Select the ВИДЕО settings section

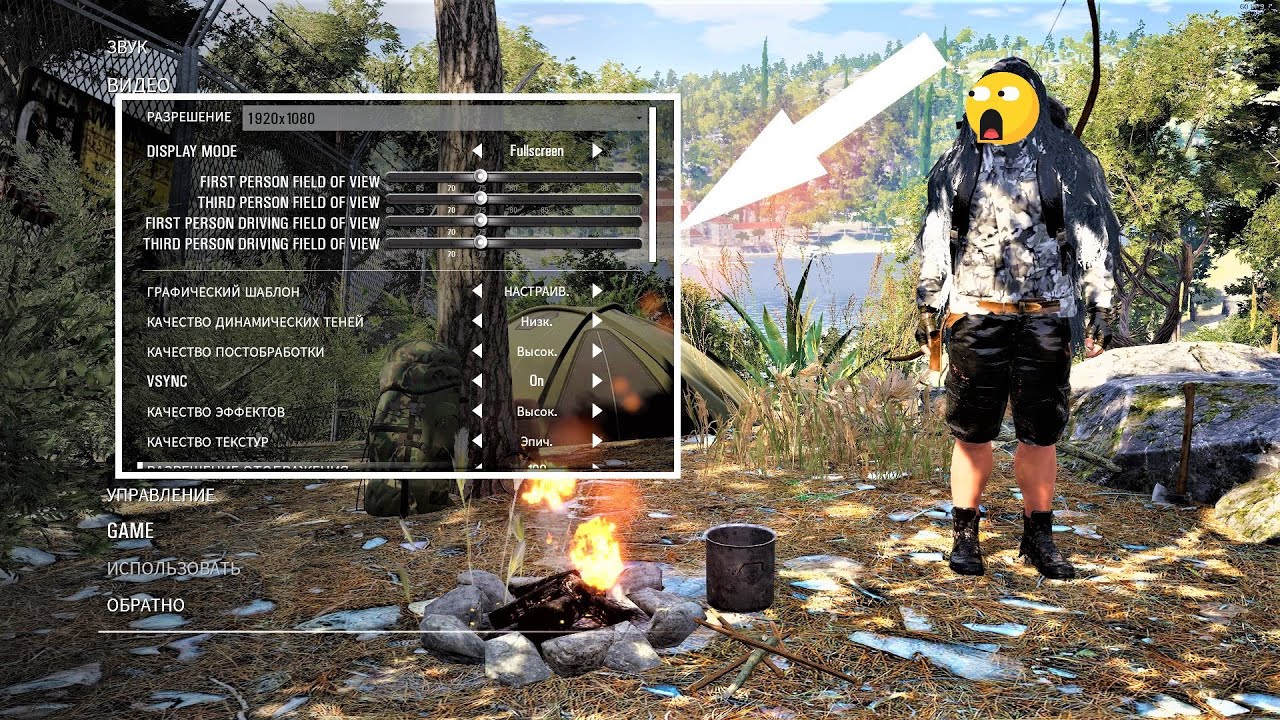click(138, 85)
